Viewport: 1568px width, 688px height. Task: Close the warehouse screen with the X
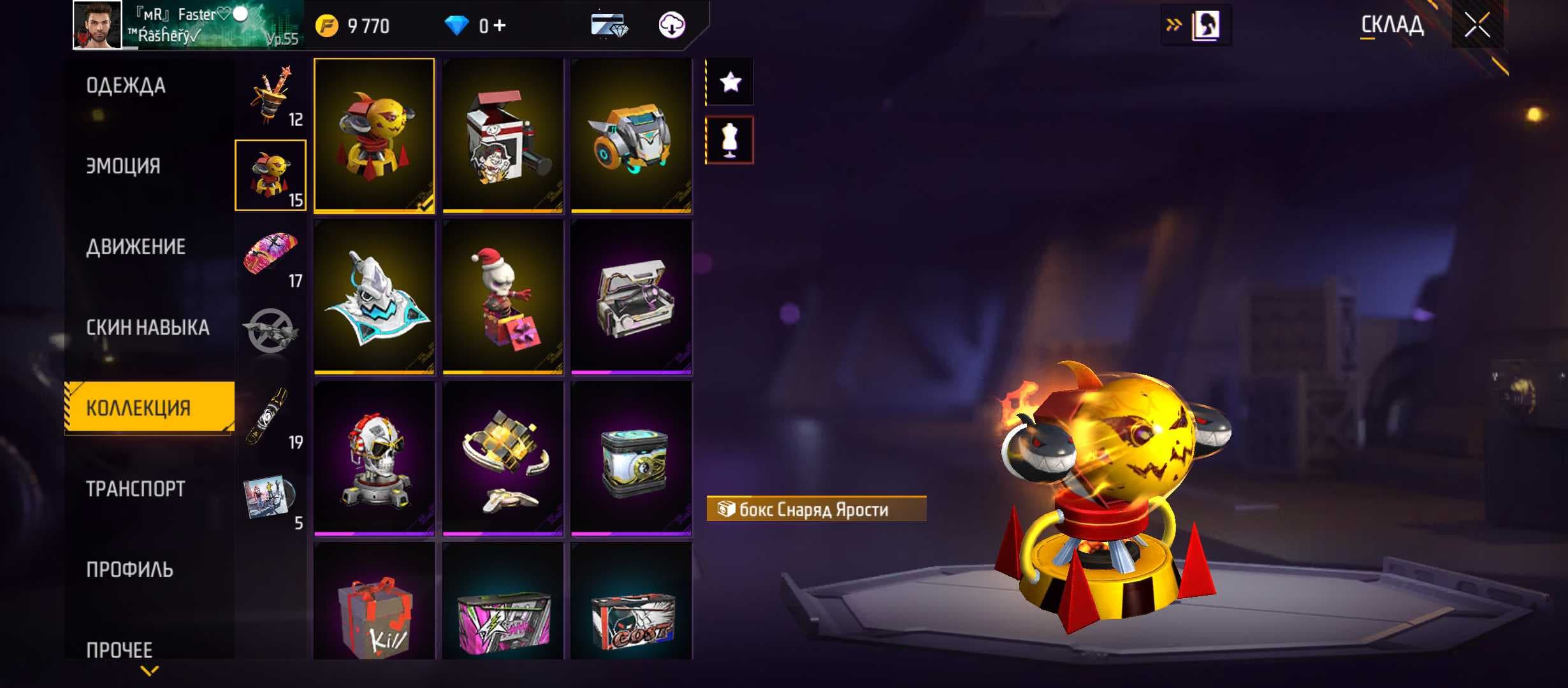[1476, 25]
